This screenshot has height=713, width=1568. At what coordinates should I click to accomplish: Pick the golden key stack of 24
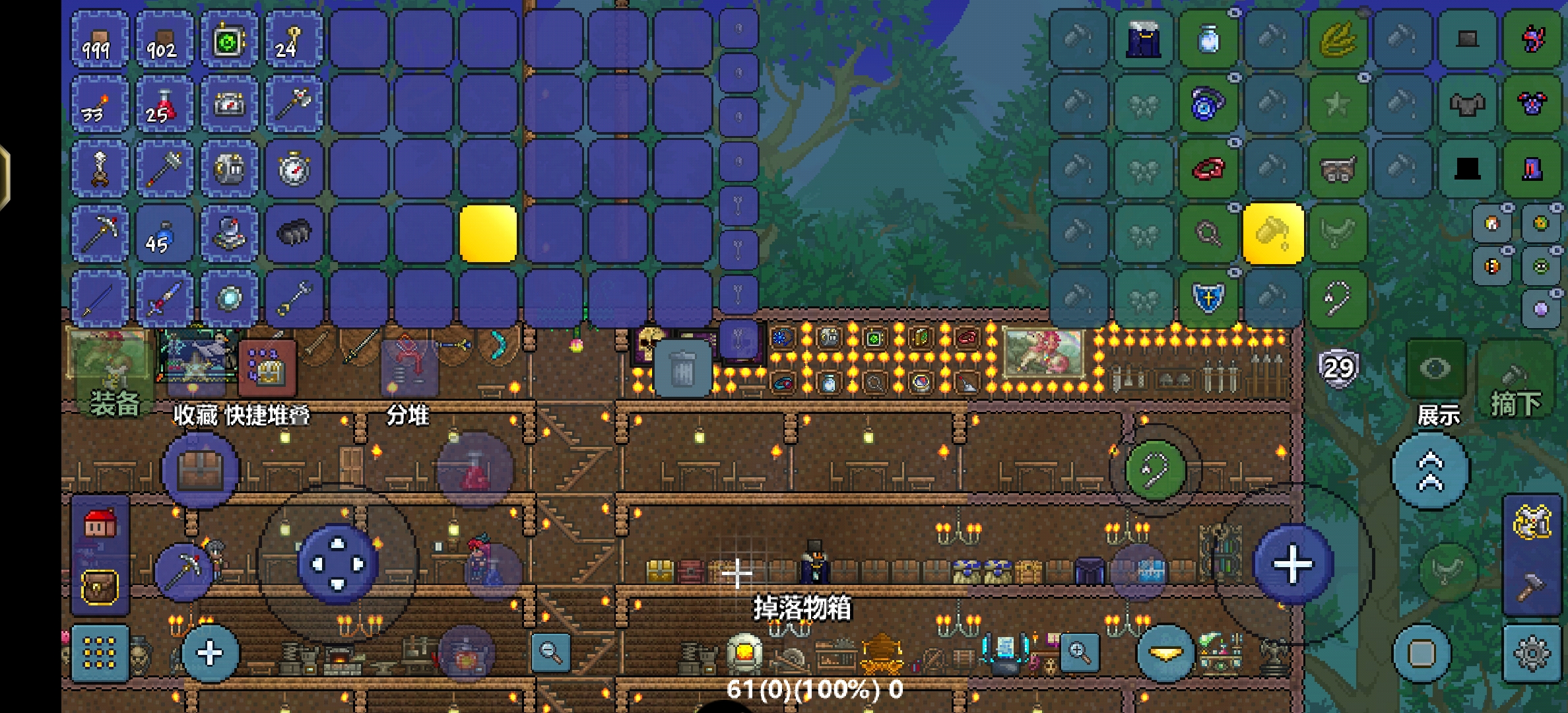[294, 40]
